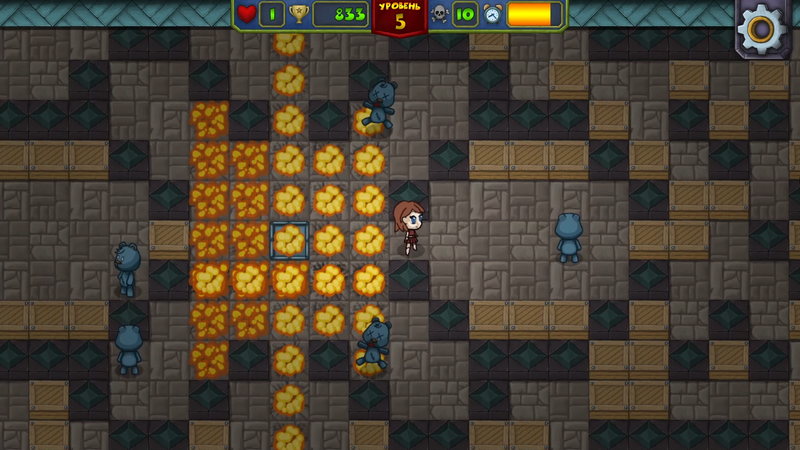Open the gear settings menu

coord(763,27)
